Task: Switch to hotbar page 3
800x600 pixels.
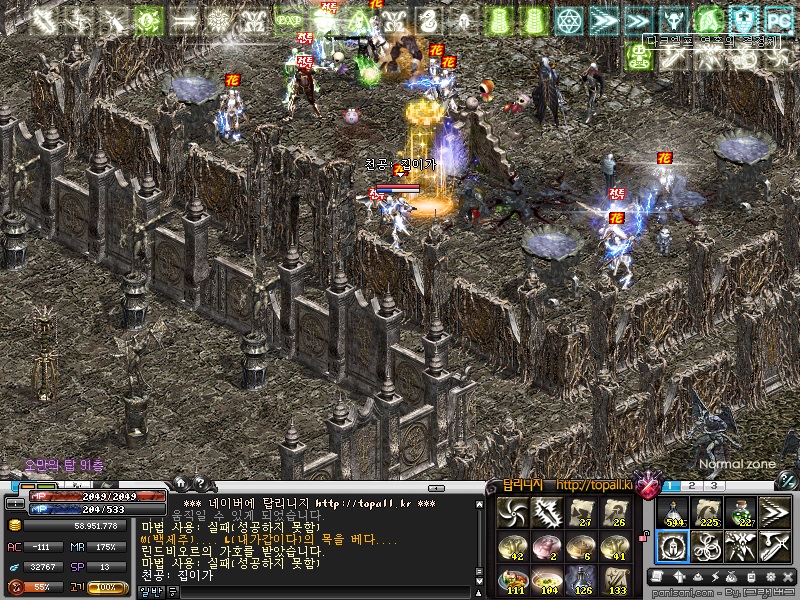Action: [x=714, y=486]
